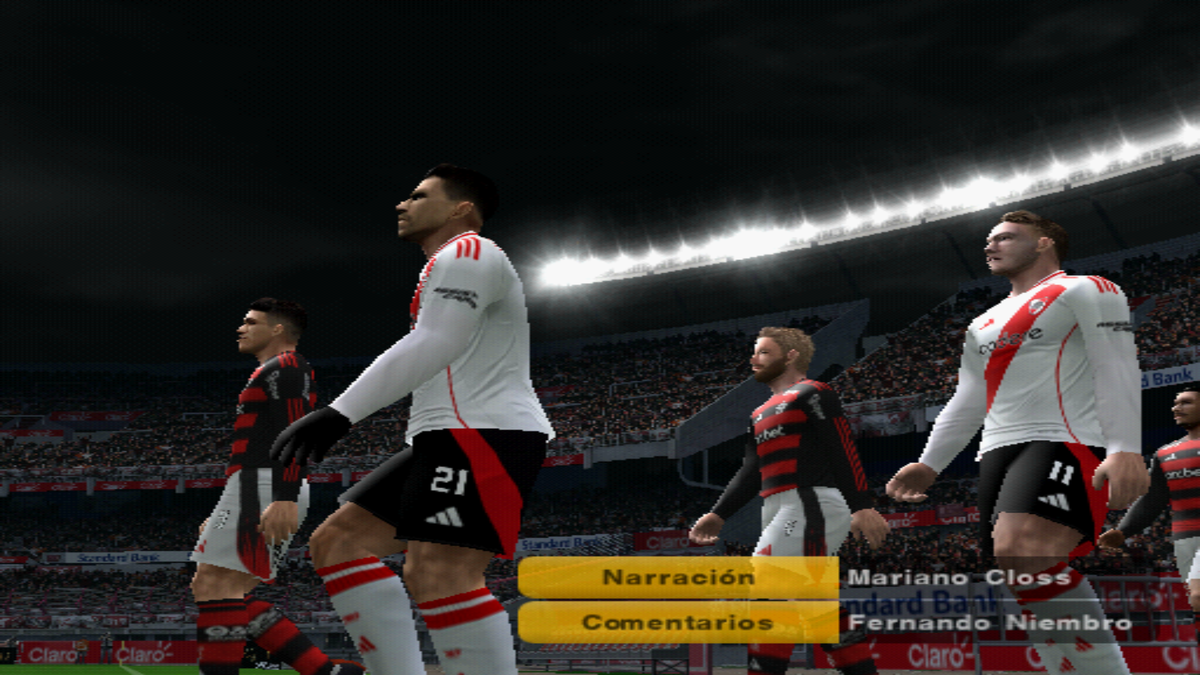Screen dimensions: 1200x675
Task: Click the Fernando Niembro commentator name
Action: 990,622
